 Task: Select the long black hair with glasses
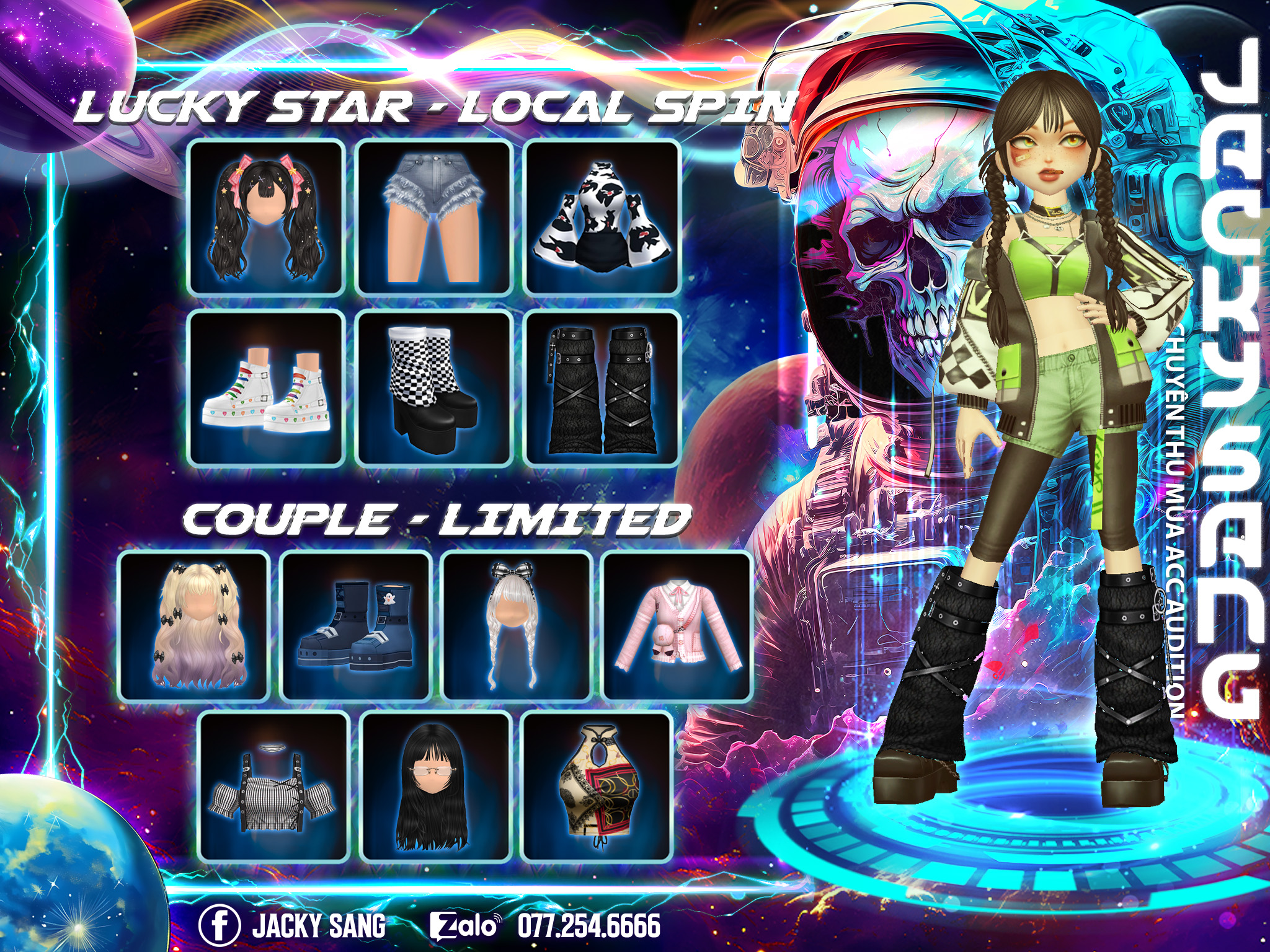tap(436, 786)
